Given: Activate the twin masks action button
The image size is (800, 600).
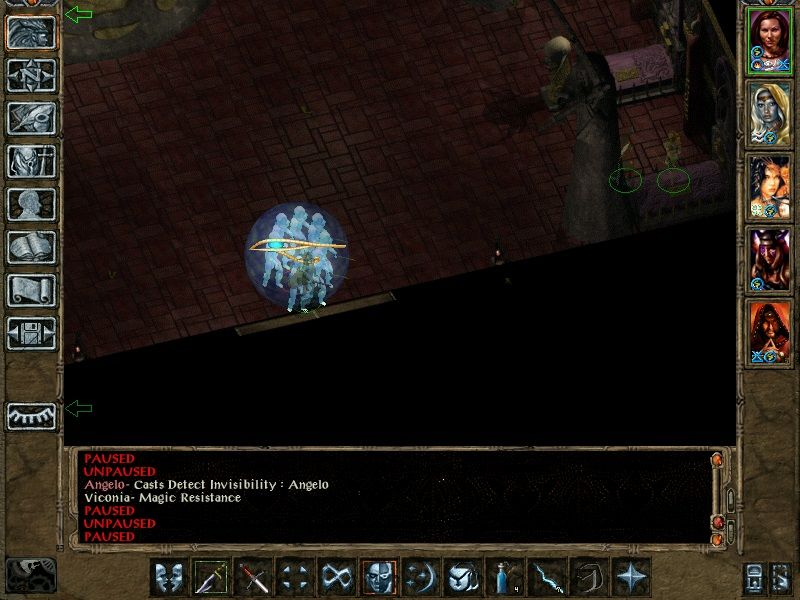Looking at the screenshot, I should (169, 578).
